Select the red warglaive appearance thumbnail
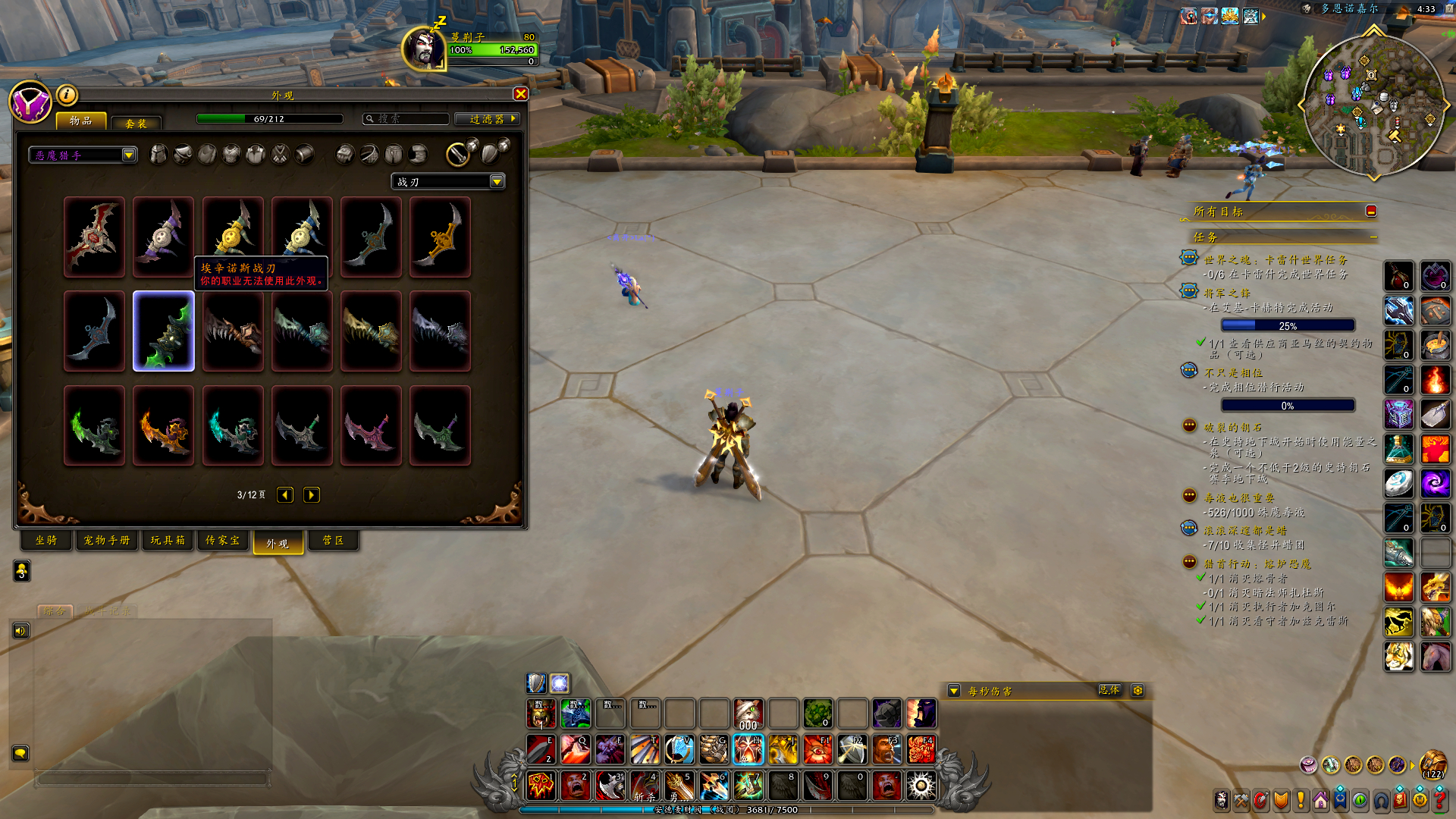This screenshot has width=1456, height=819. pyautogui.click(x=95, y=237)
